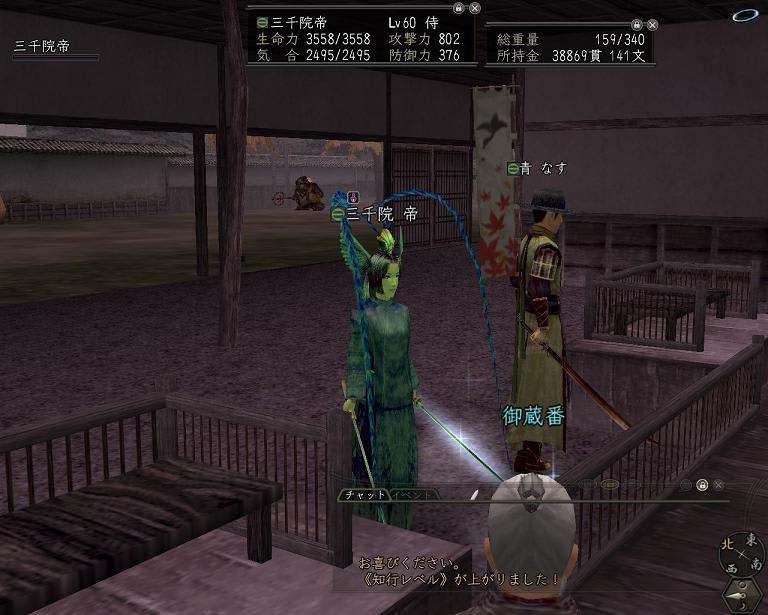Lock the weight and money window
This screenshot has width=768, height=615.
[x=637, y=24]
